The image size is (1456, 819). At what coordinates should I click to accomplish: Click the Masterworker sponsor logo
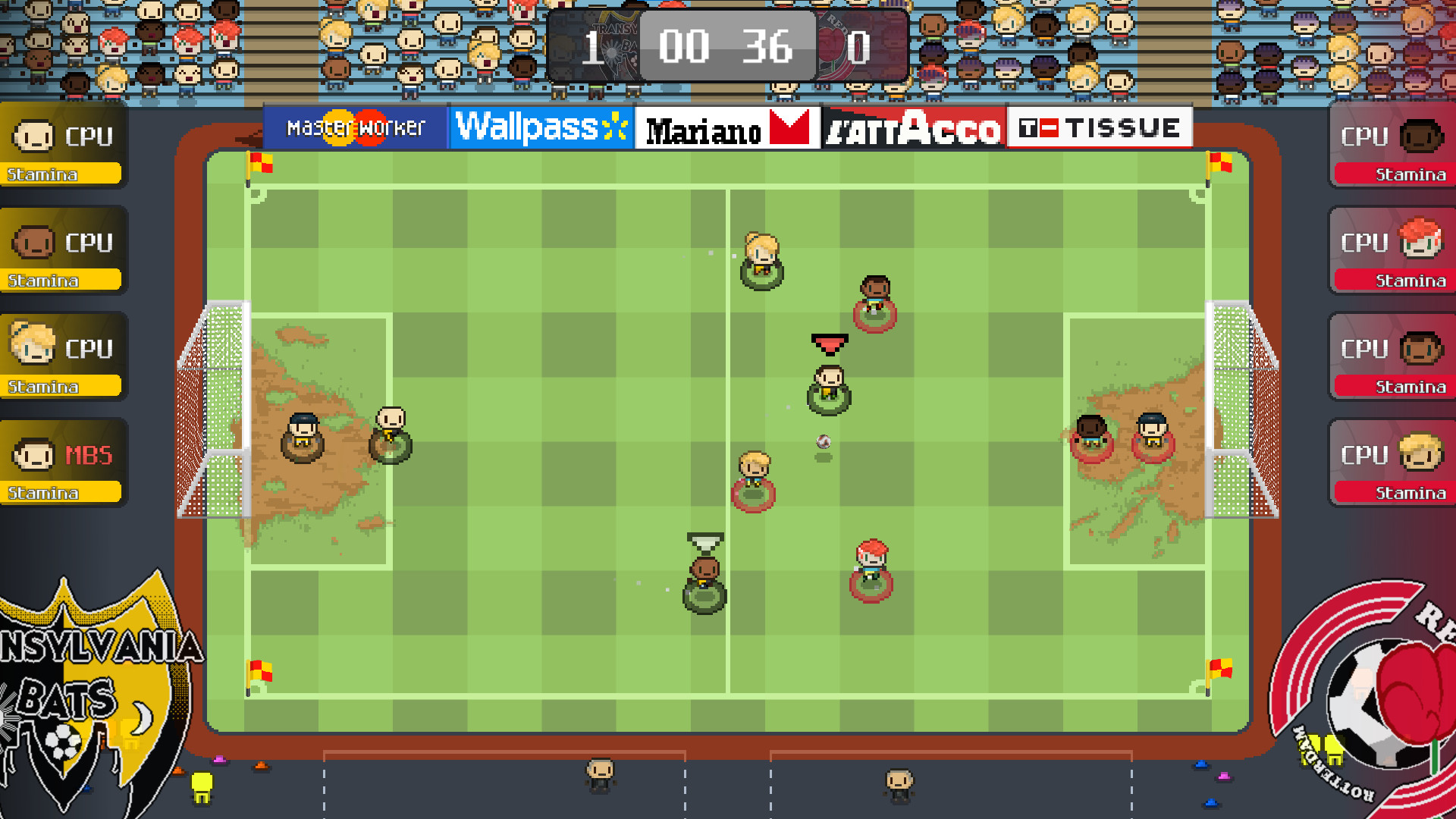tap(354, 127)
